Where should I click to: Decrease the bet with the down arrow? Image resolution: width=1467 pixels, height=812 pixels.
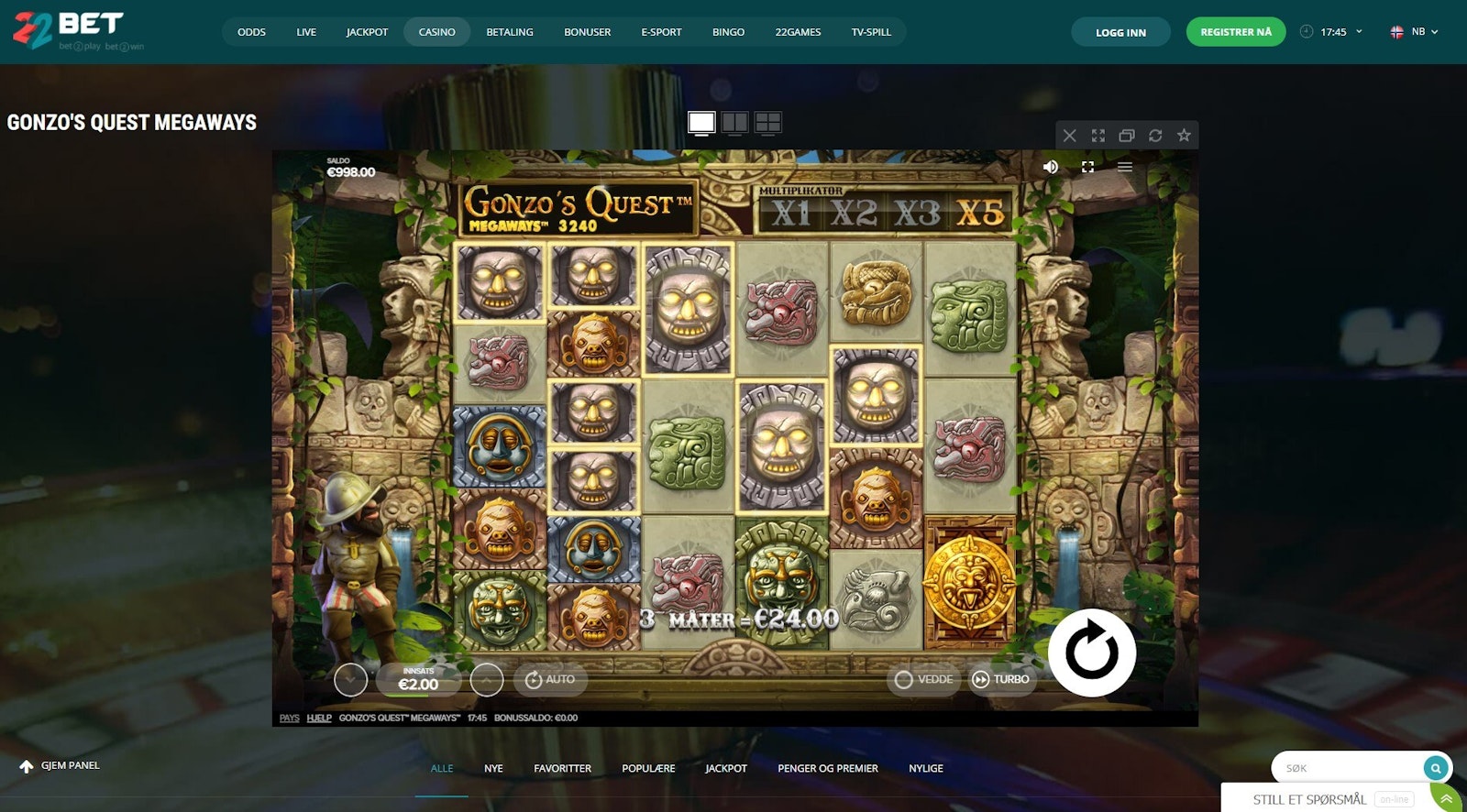(x=350, y=680)
